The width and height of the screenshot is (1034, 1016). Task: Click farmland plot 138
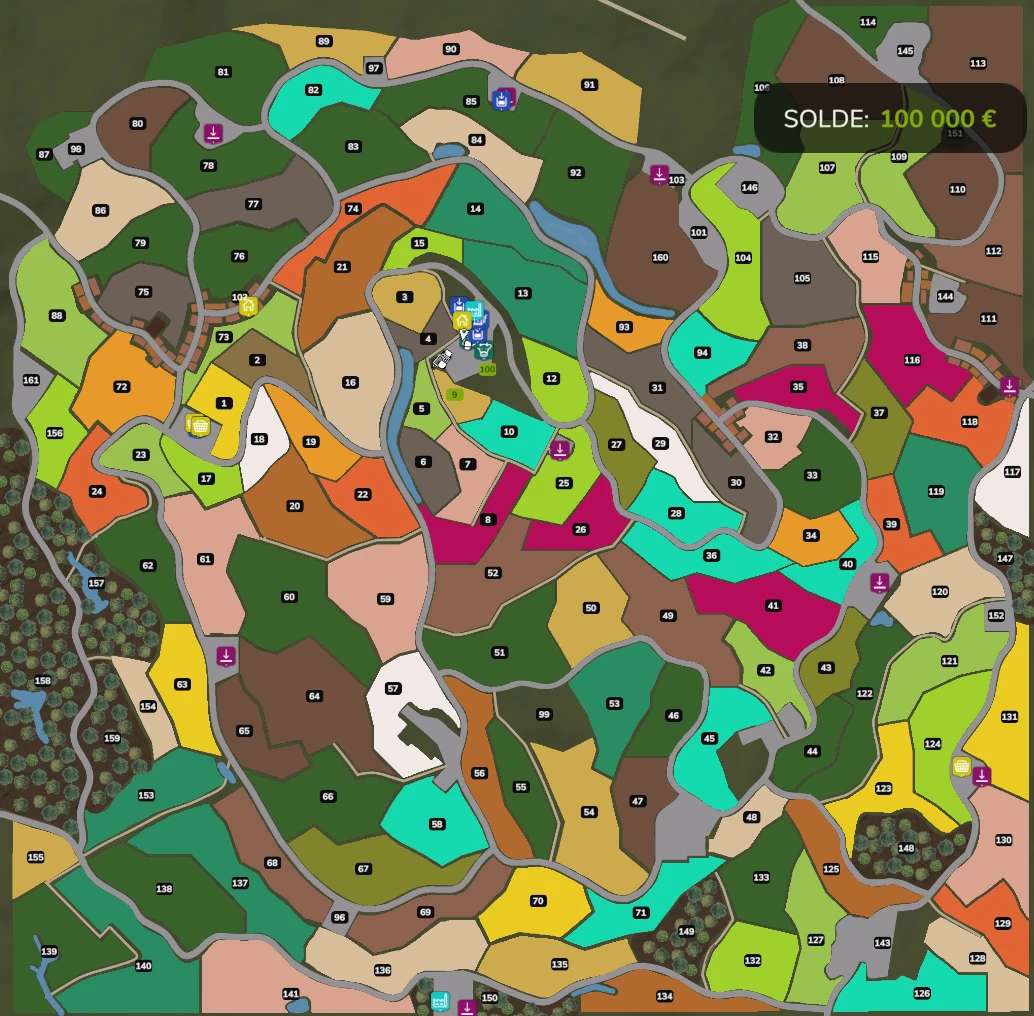(164, 889)
